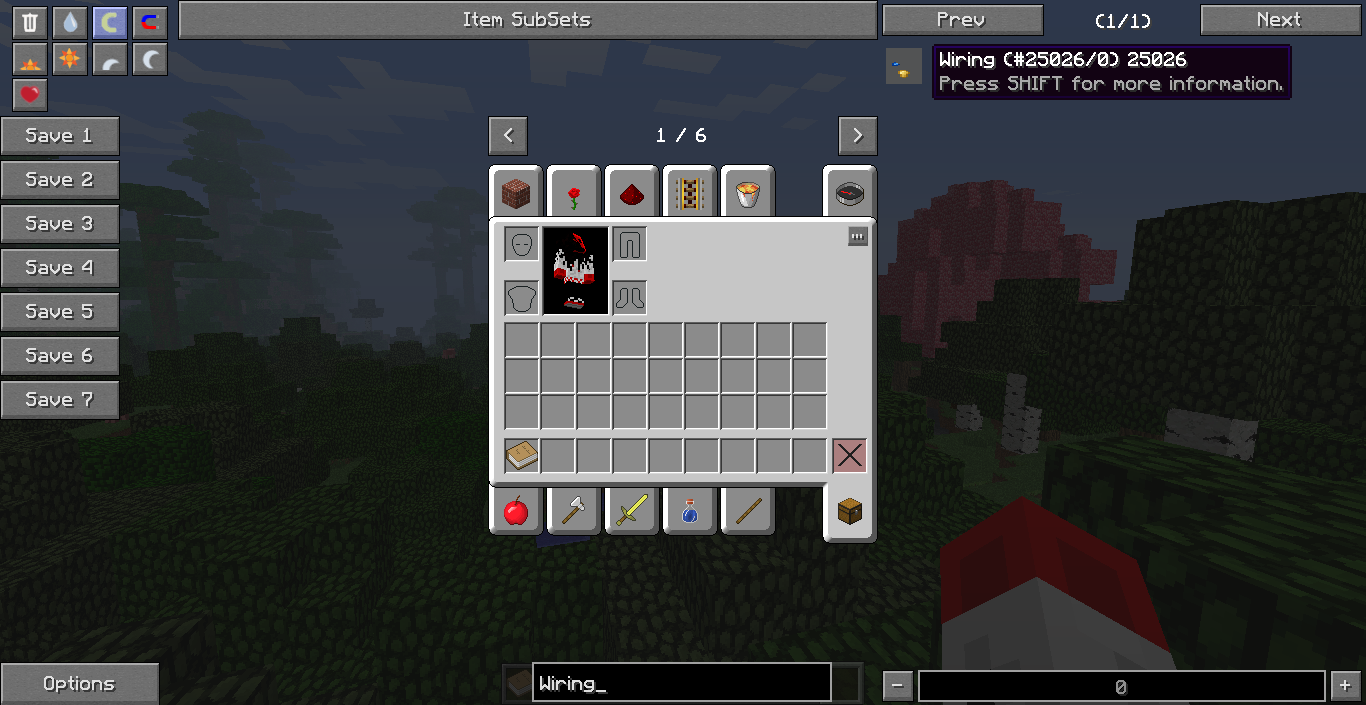Screen dimensions: 1366x705
Task: Switch to the brick building blocks tab
Action: pos(516,194)
